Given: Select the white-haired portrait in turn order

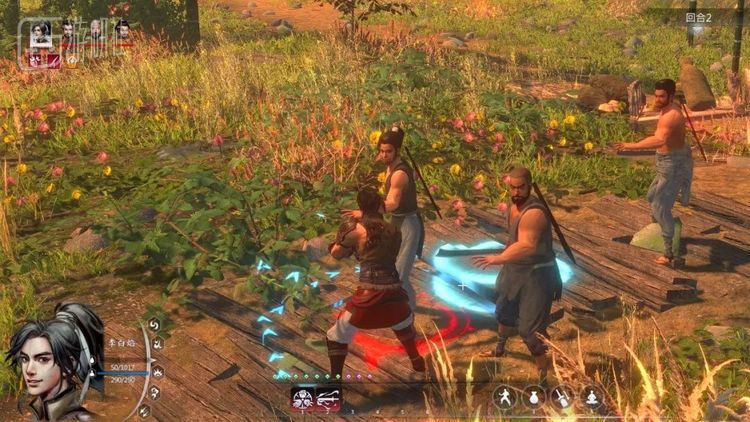Looking at the screenshot, I should pyautogui.click(x=96, y=30).
